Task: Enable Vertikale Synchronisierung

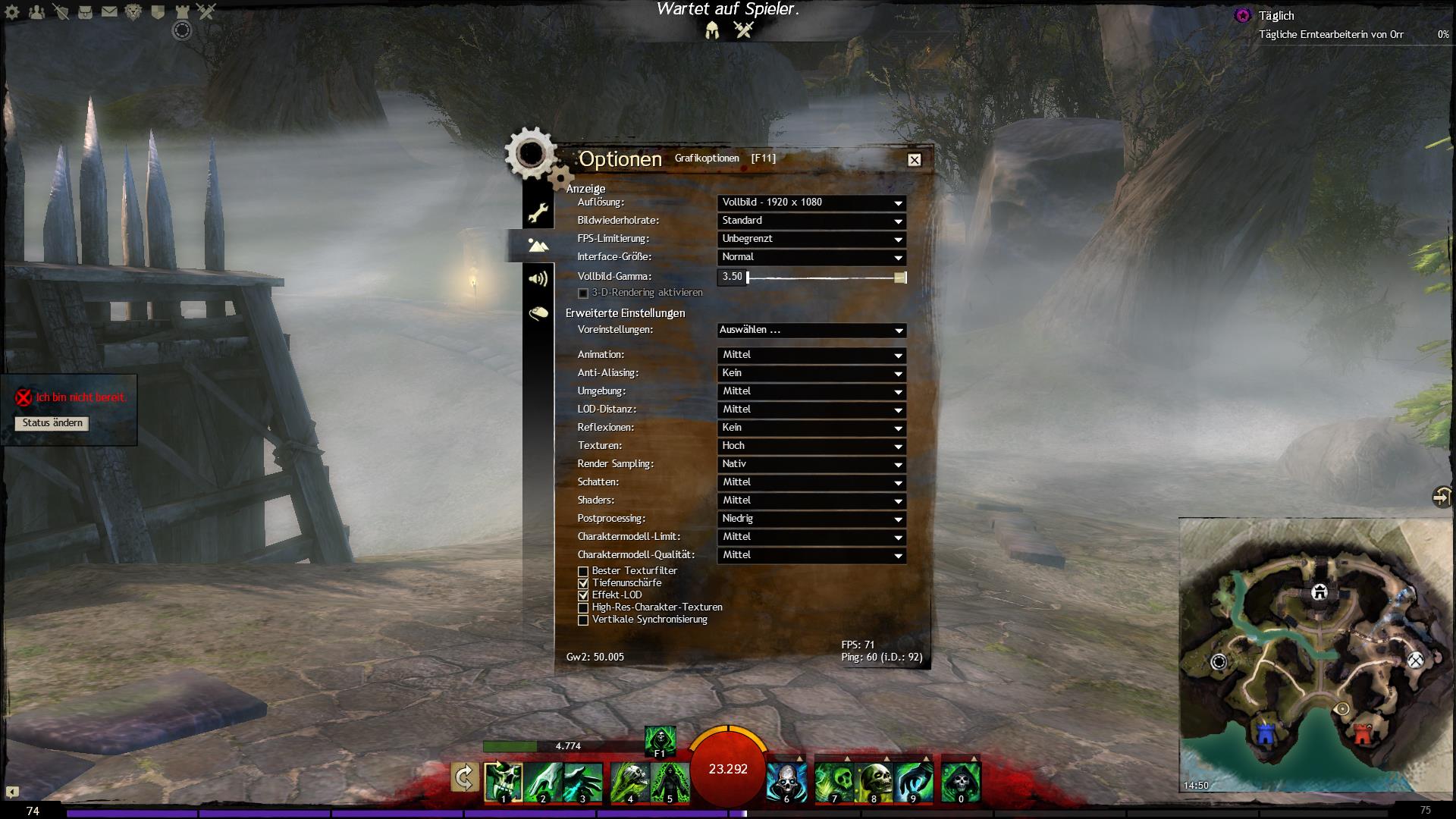Action: tap(583, 620)
